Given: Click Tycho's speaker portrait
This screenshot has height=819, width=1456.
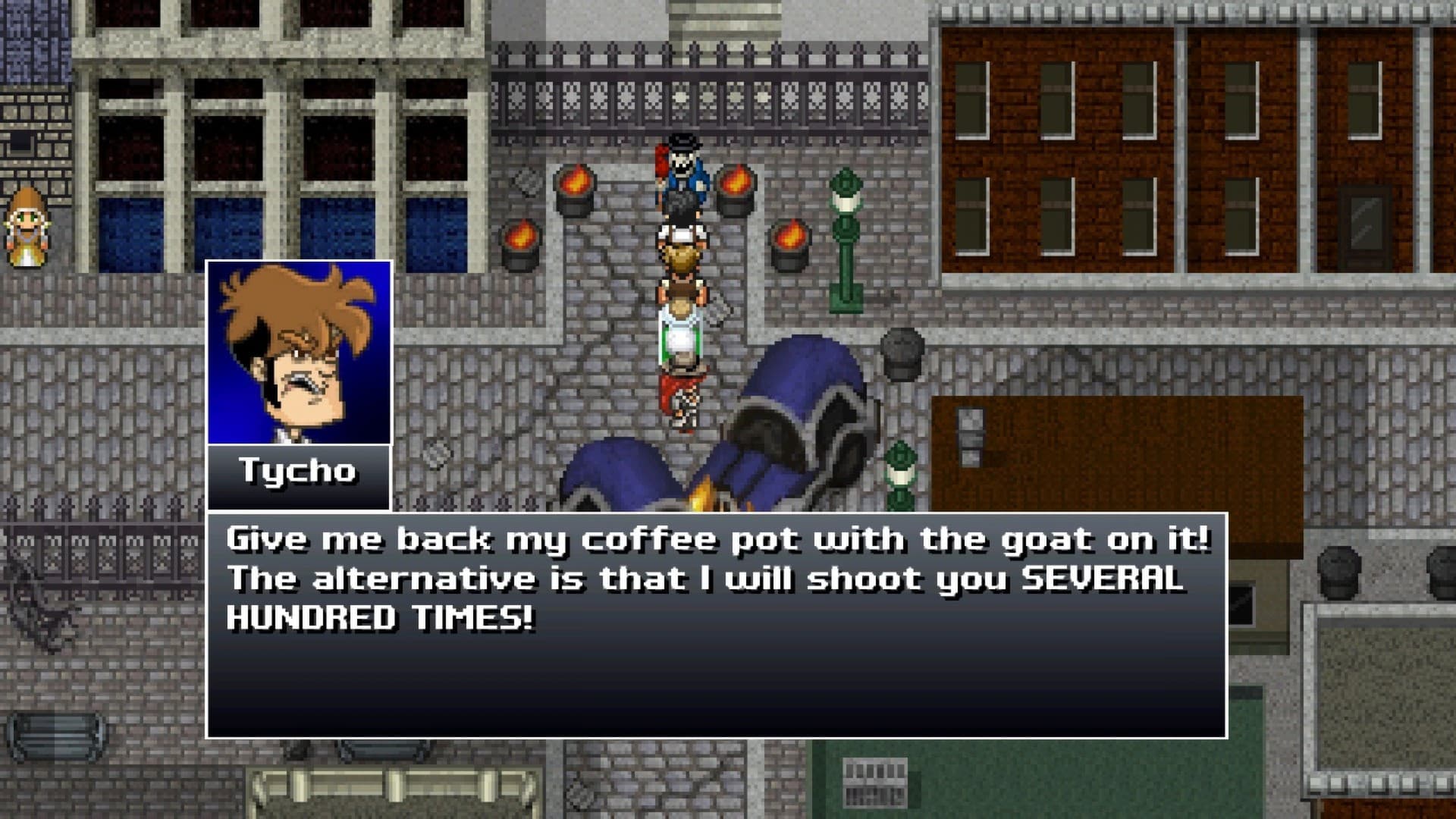Looking at the screenshot, I should pyautogui.click(x=299, y=353).
